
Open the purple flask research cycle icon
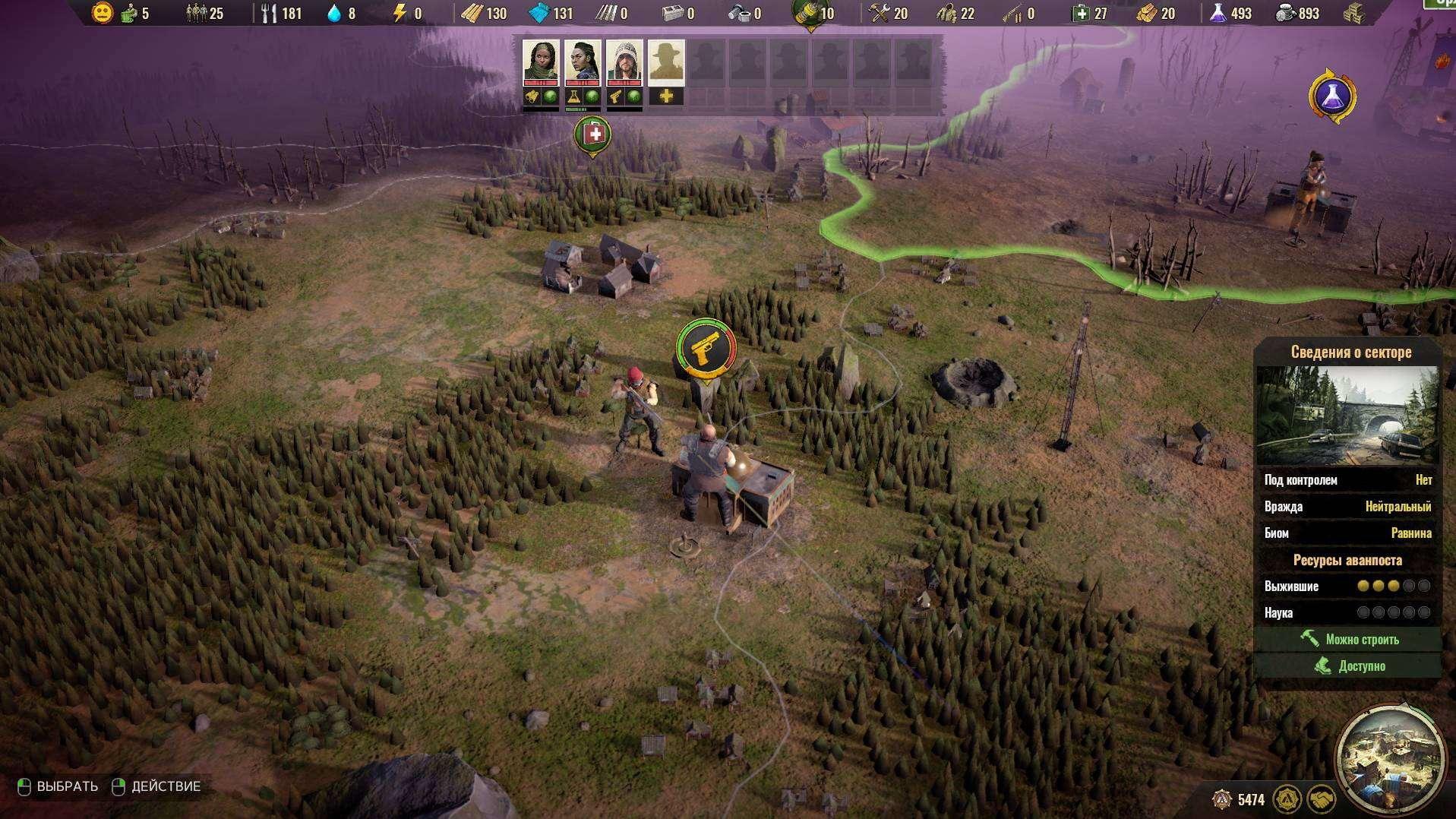pos(1332,96)
